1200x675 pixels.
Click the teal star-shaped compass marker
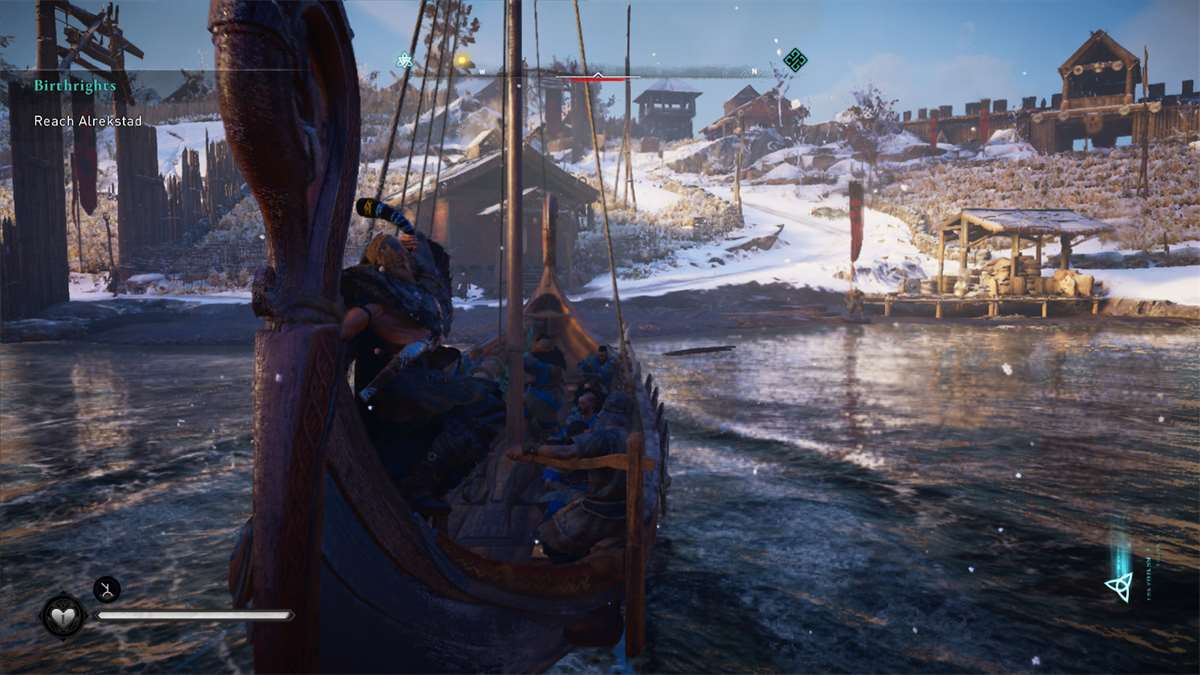(404, 61)
